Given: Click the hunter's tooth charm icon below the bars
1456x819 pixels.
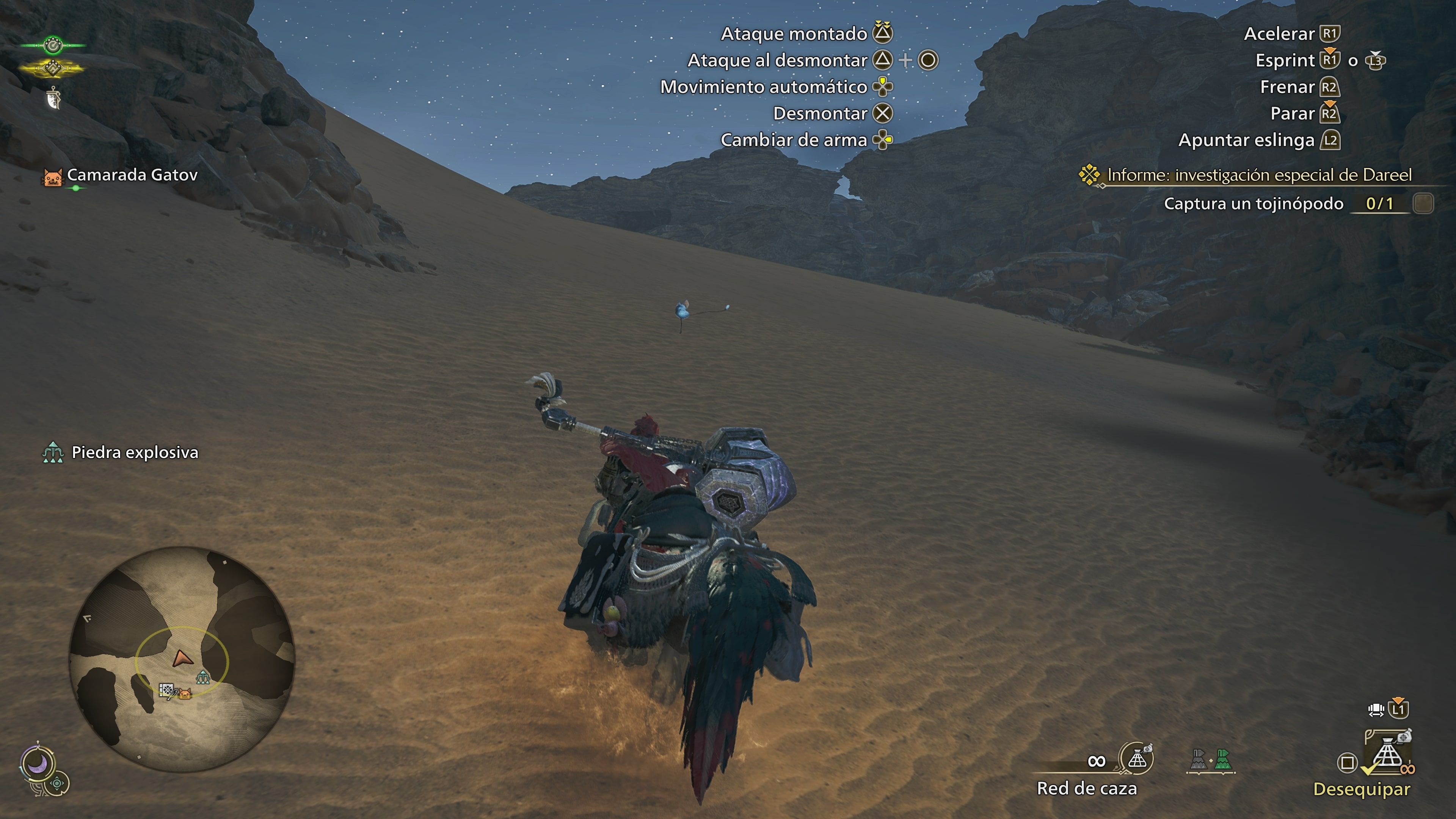Looking at the screenshot, I should 54,98.
